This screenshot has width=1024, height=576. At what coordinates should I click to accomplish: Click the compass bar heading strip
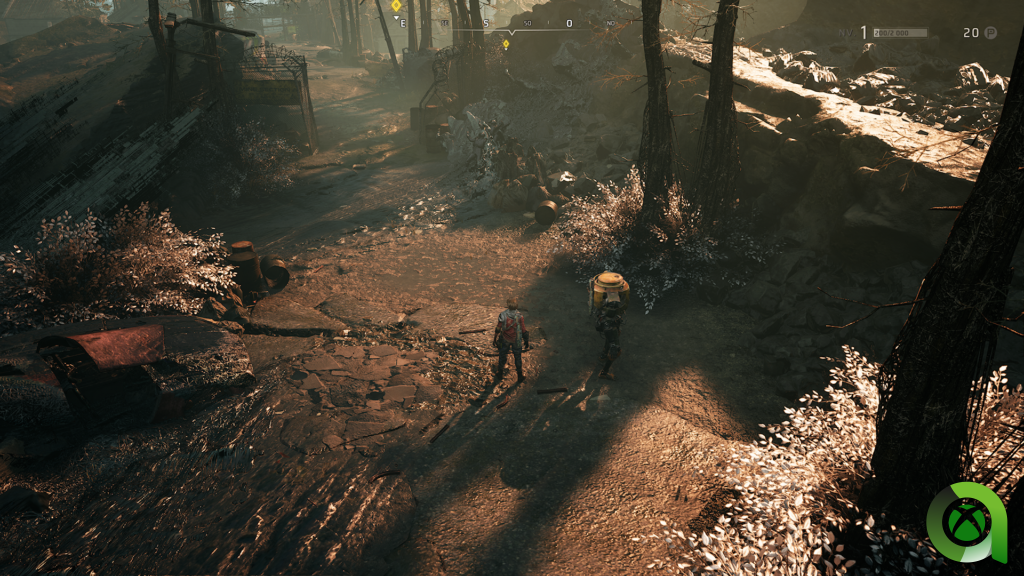(512, 24)
